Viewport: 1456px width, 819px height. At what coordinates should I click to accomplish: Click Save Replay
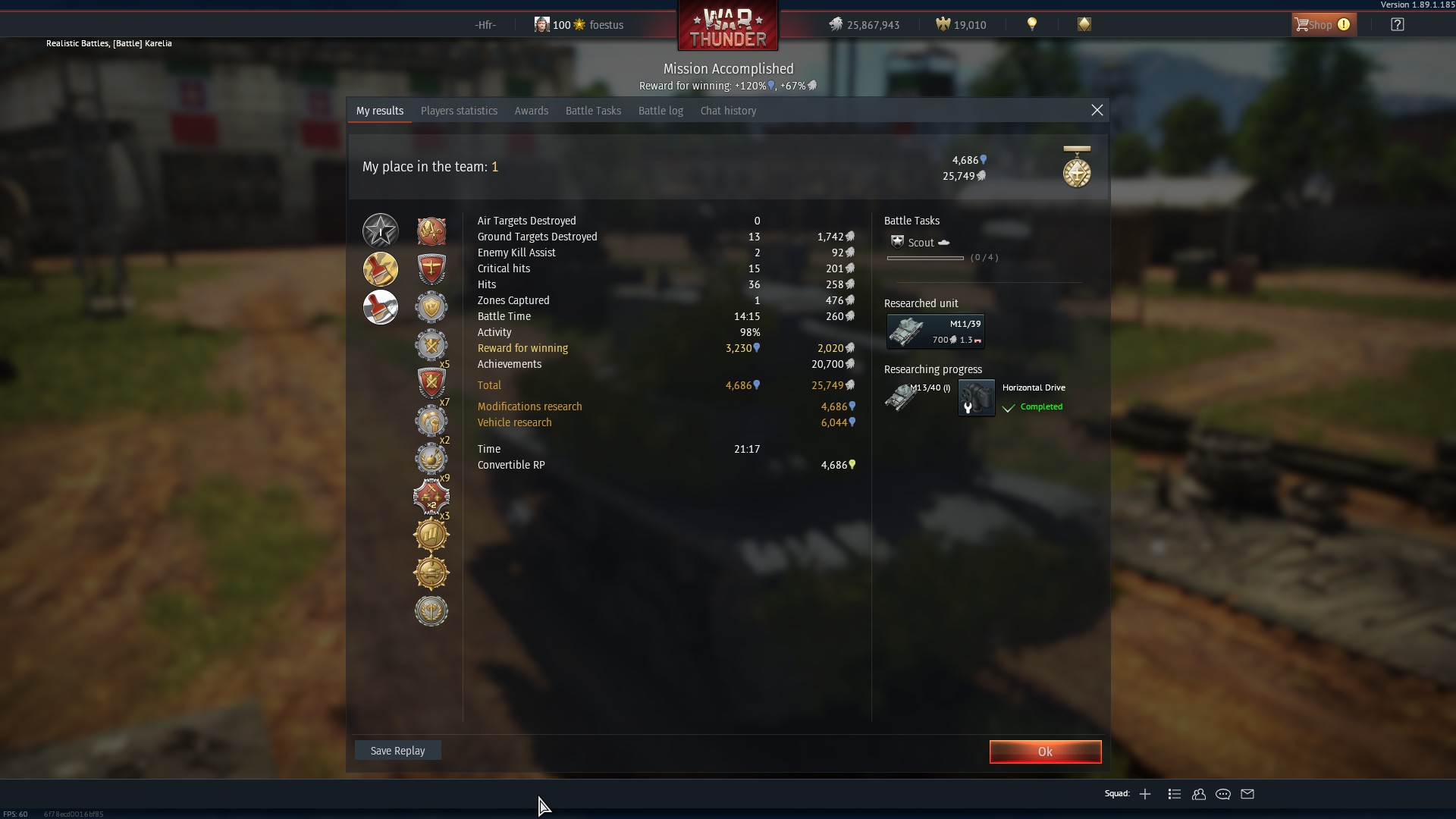[x=397, y=750]
